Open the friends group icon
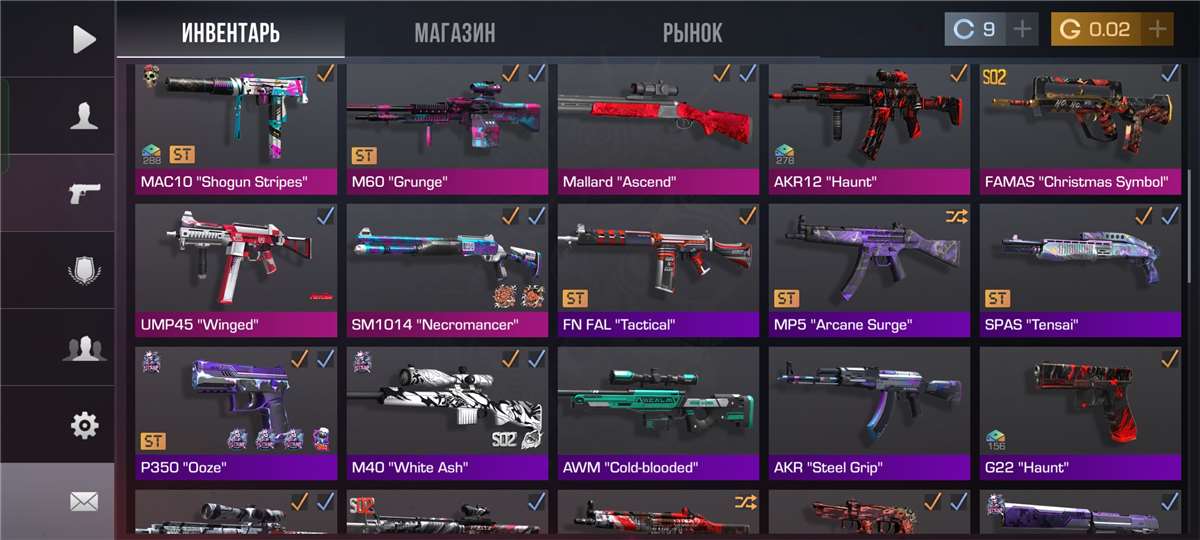1200x540 pixels. [84, 348]
